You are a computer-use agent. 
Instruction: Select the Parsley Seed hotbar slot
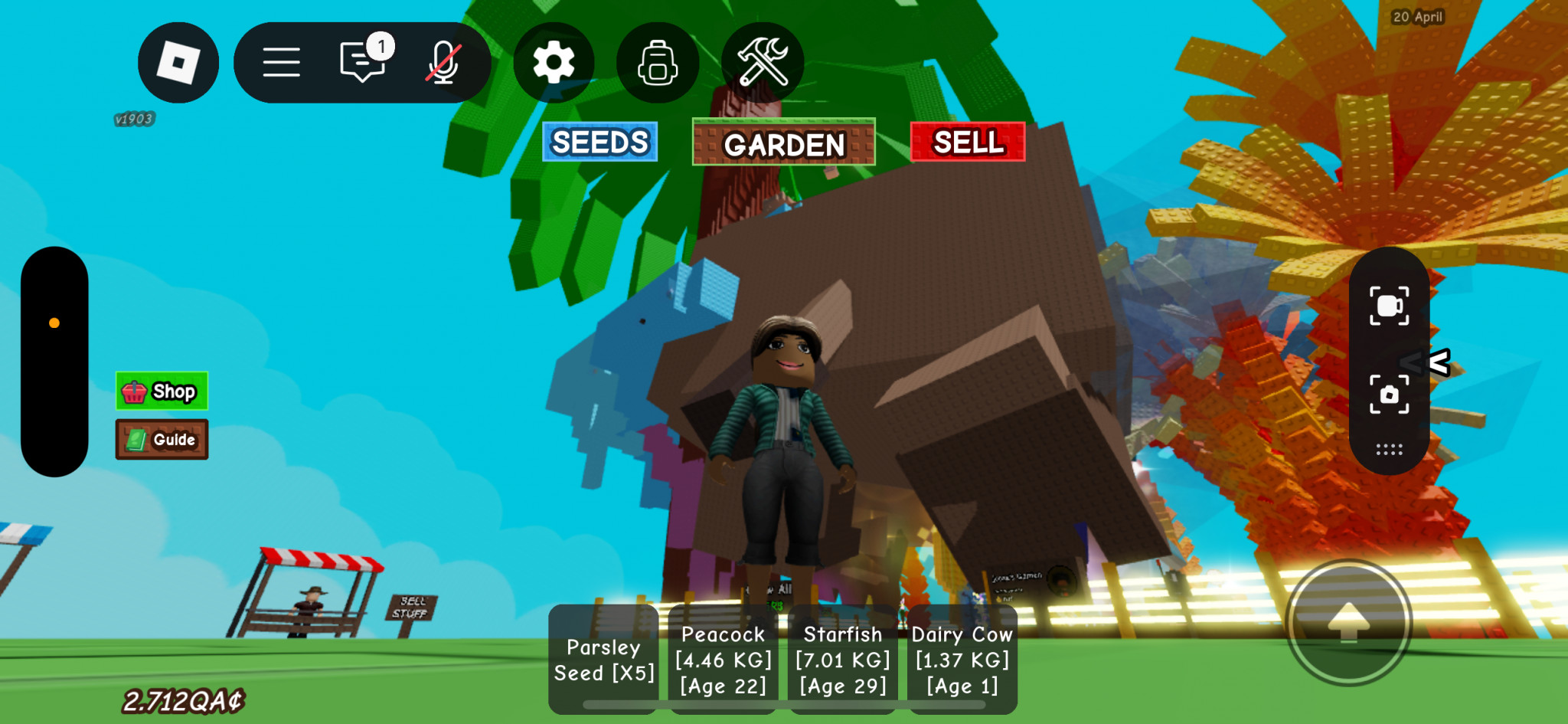tap(603, 660)
